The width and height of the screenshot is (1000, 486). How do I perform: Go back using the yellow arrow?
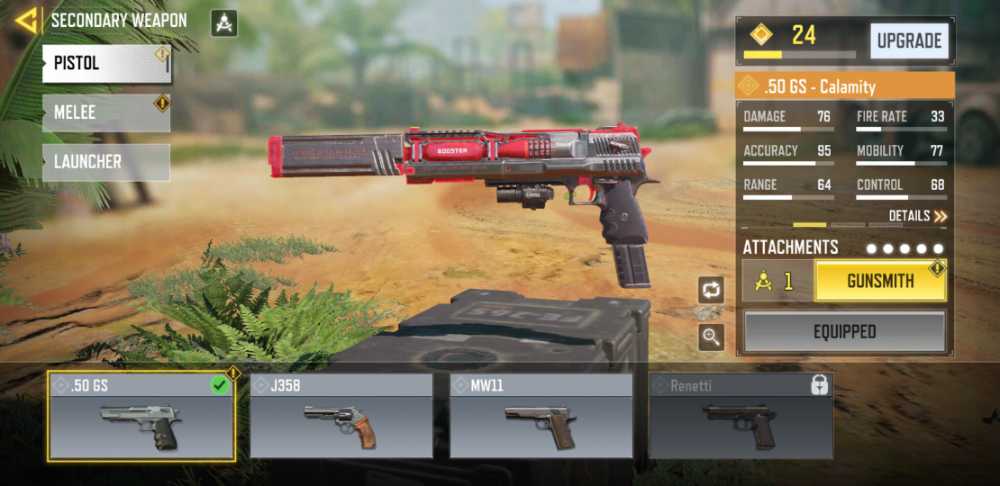pos(26,20)
